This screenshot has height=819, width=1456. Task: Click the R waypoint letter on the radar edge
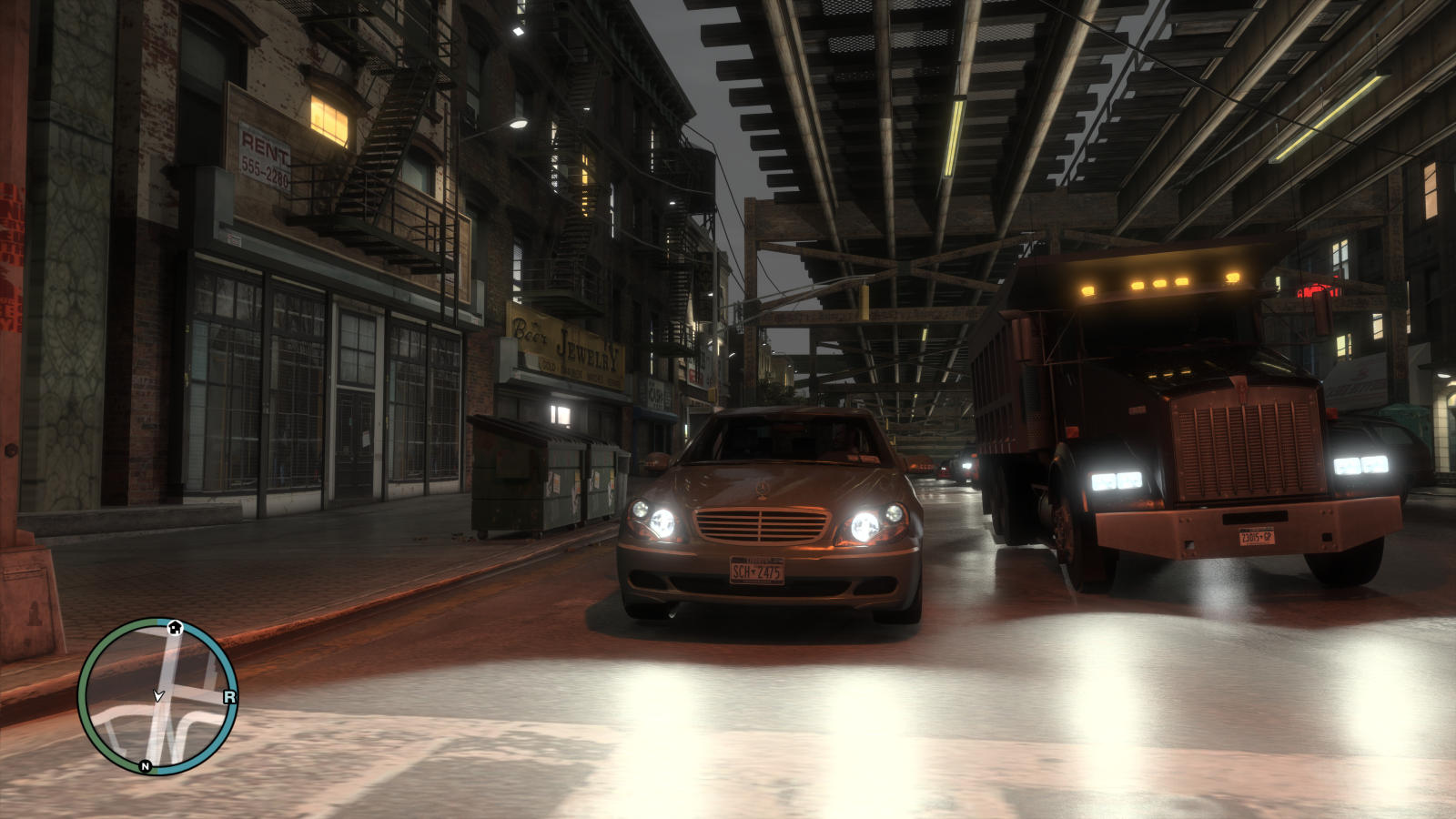pos(229,696)
